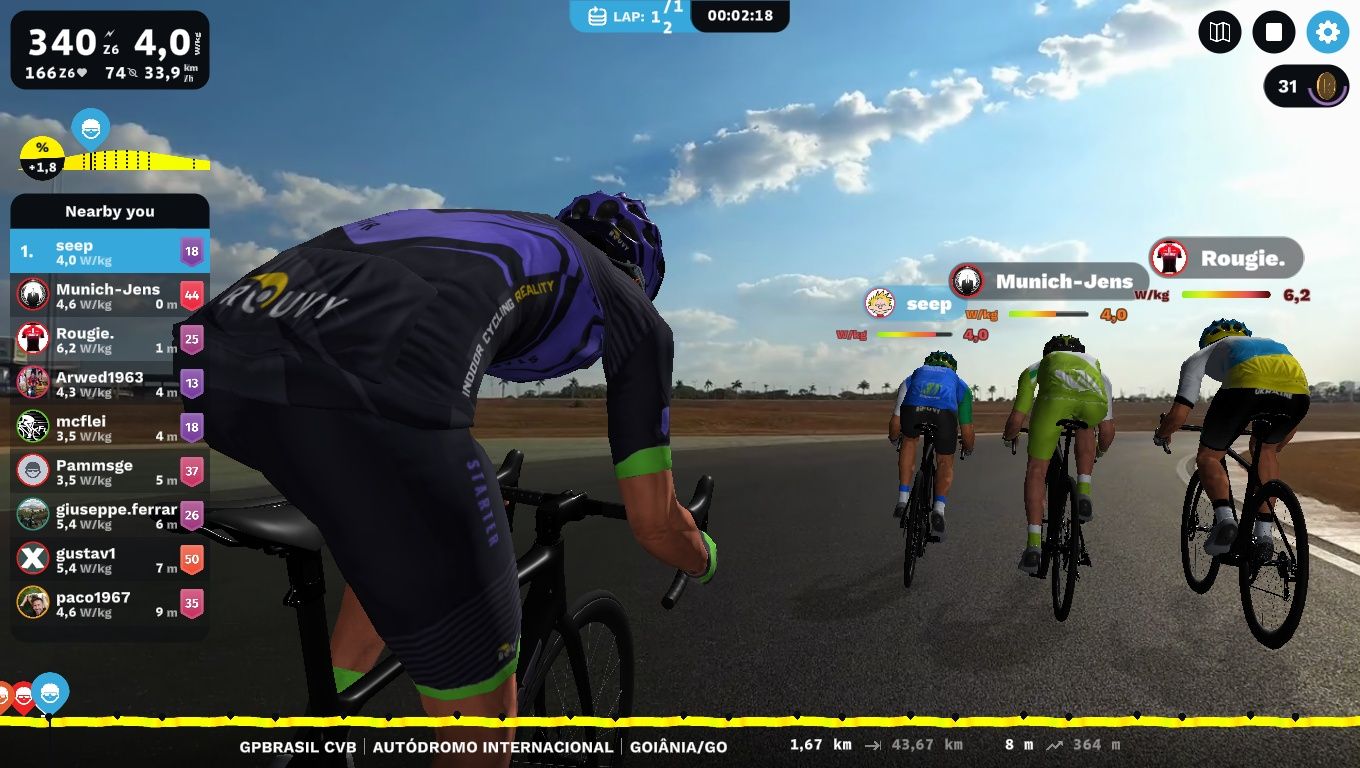Open the map view button
This screenshot has height=768, width=1360.
(1219, 33)
